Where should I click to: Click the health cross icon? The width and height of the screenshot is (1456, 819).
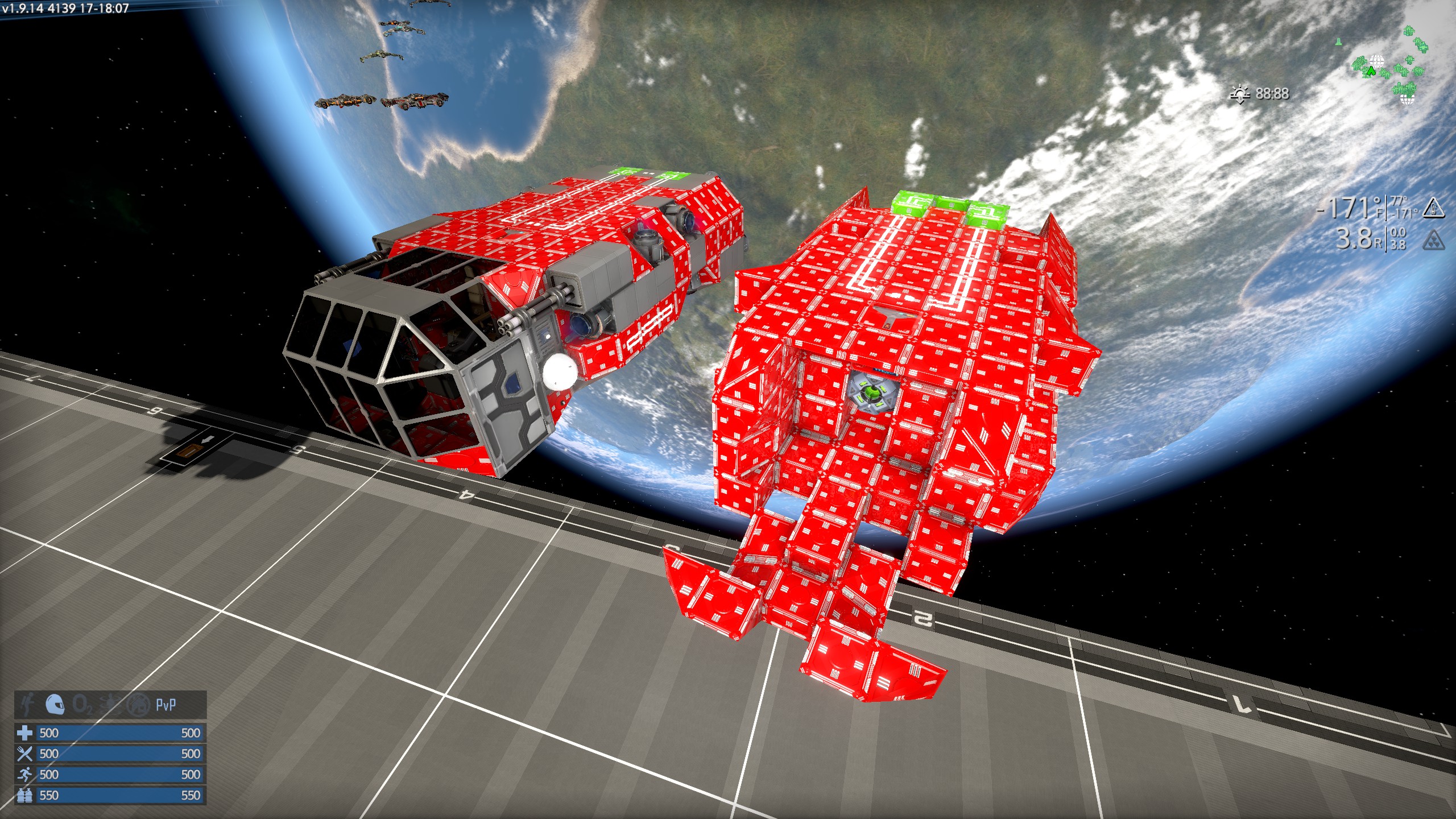pos(24,733)
